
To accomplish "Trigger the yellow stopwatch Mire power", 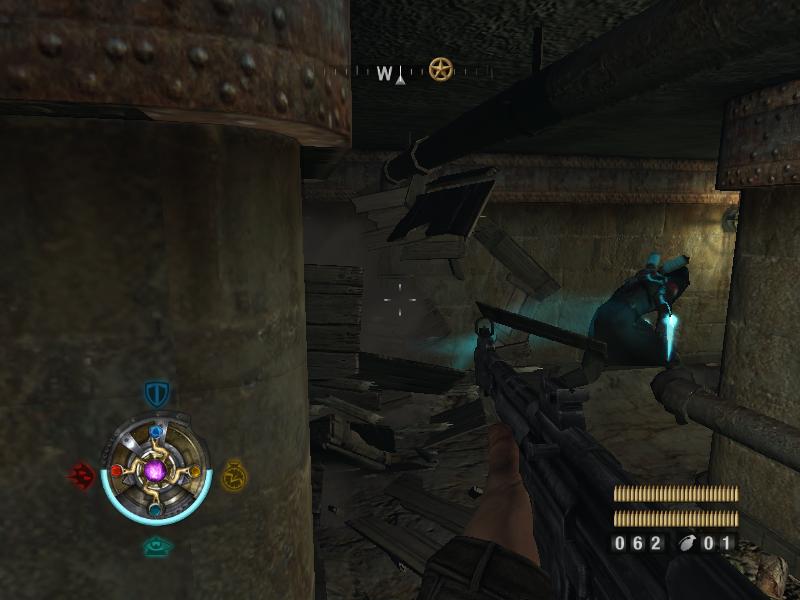I will click(233, 473).
